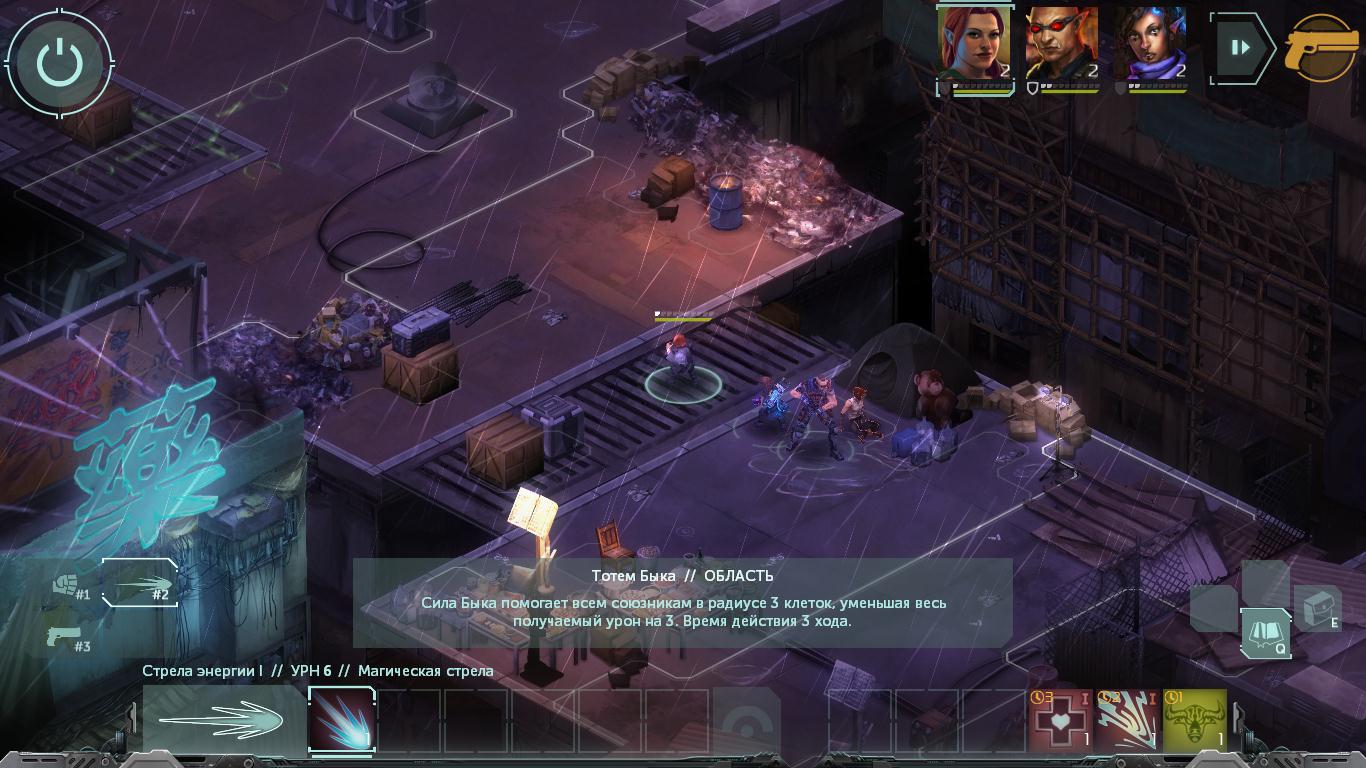This screenshot has height=768, width=1366.
Task: Choose the purple-haired elf party portrait
Action: tap(1149, 45)
